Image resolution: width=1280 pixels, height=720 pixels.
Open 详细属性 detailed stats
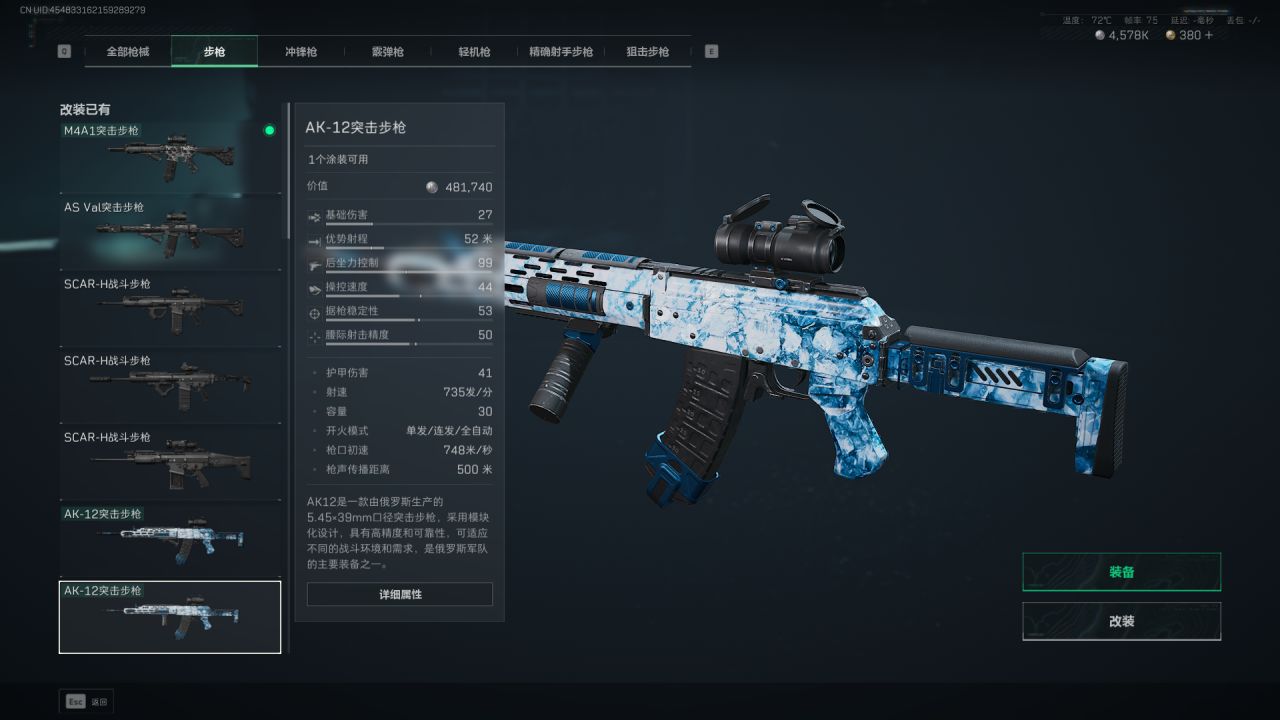(x=400, y=594)
